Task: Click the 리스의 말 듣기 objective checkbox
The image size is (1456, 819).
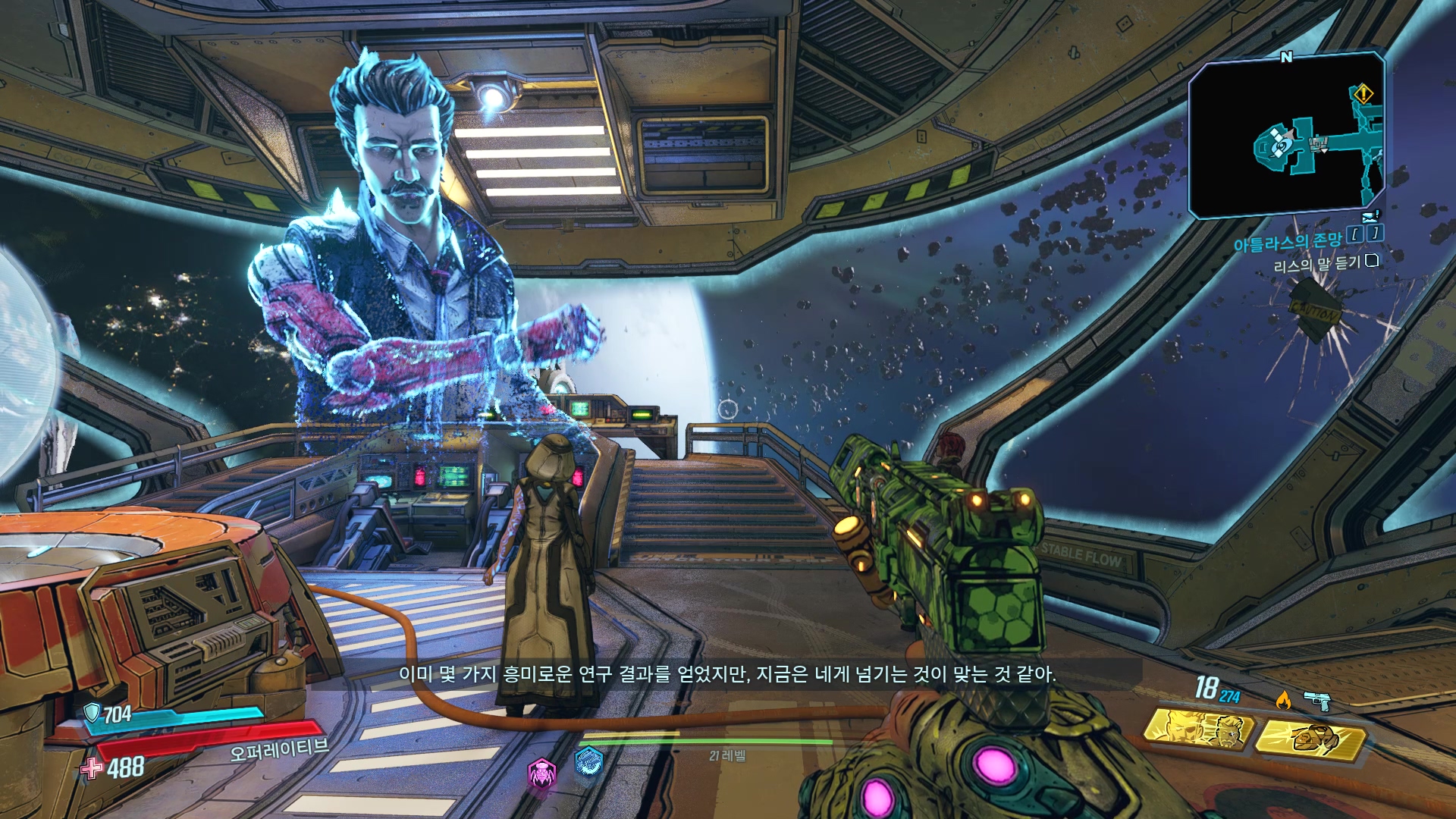Action: [x=1371, y=261]
